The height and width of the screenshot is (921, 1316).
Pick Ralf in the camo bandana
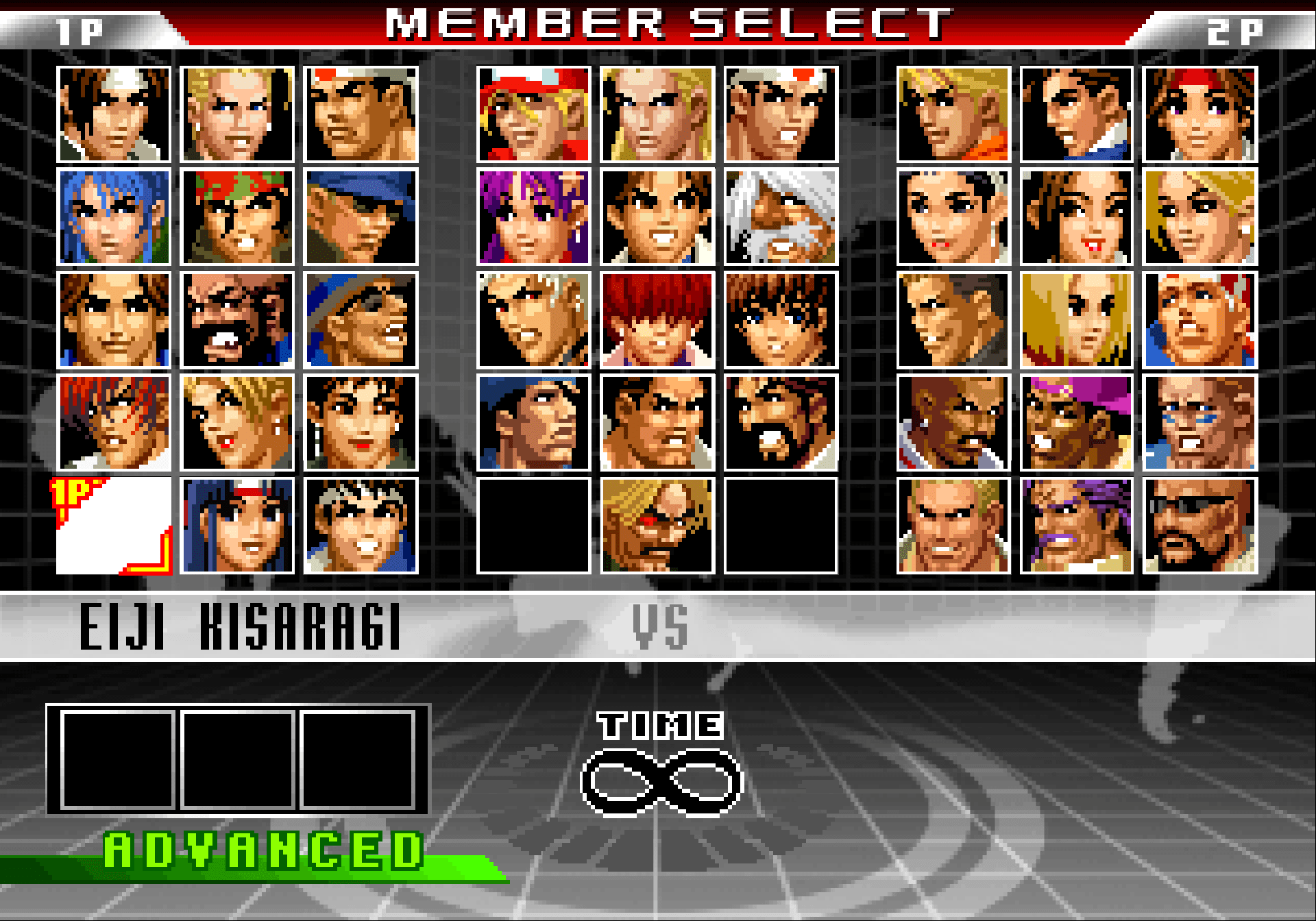pyautogui.click(x=237, y=217)
